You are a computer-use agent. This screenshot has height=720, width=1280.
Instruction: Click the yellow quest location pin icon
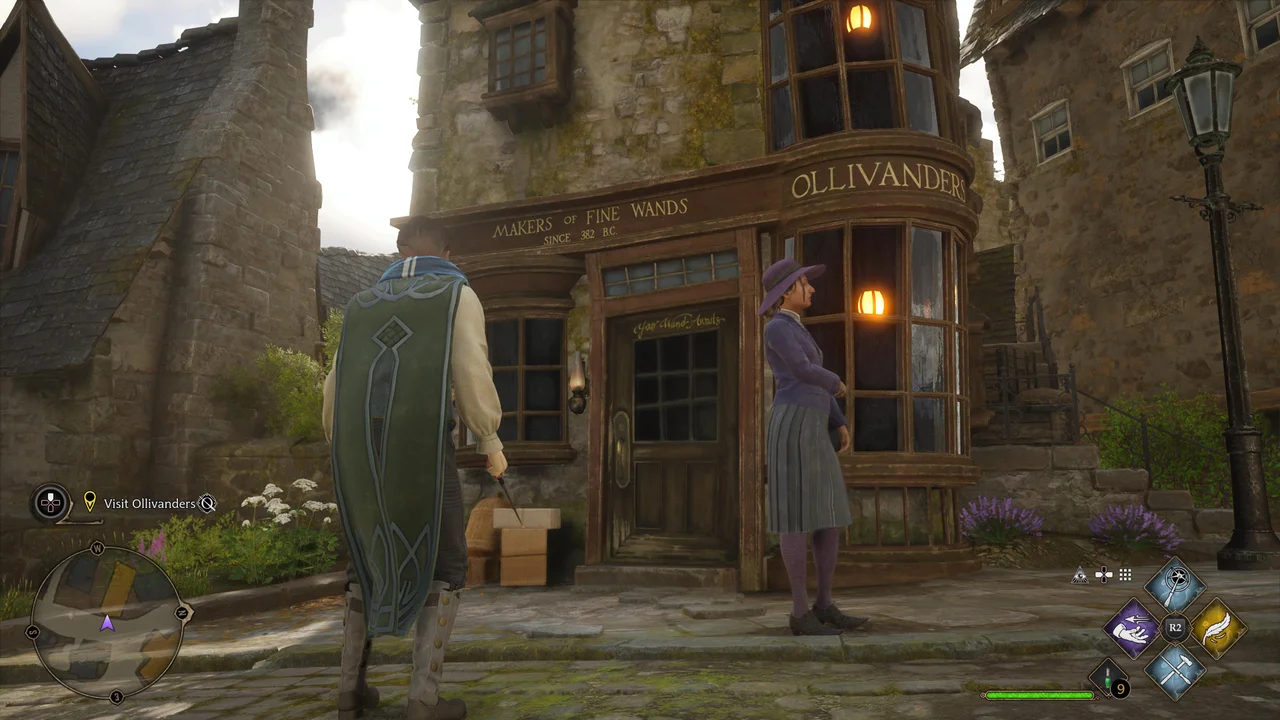click(x=90, y=501)
